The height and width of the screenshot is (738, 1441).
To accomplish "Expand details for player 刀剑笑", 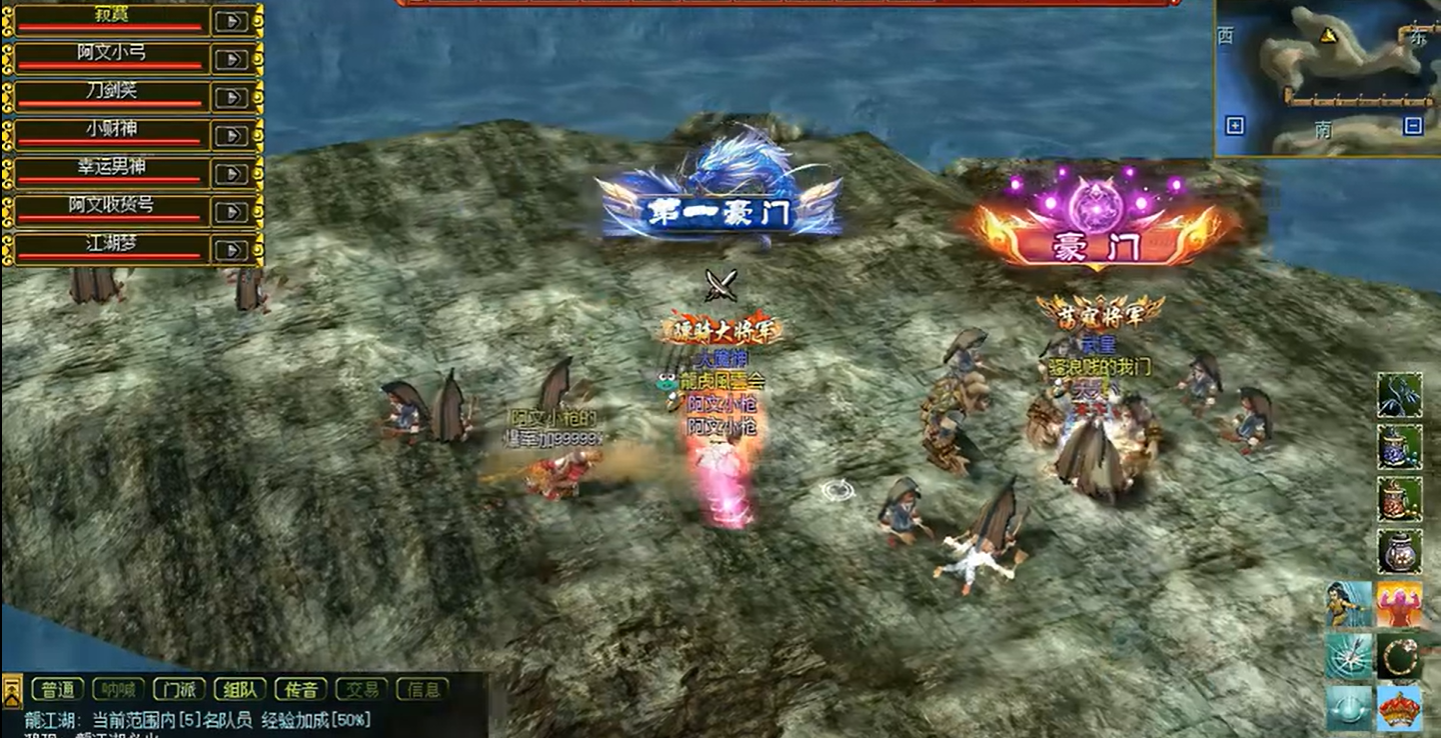I will coord(232,98).
